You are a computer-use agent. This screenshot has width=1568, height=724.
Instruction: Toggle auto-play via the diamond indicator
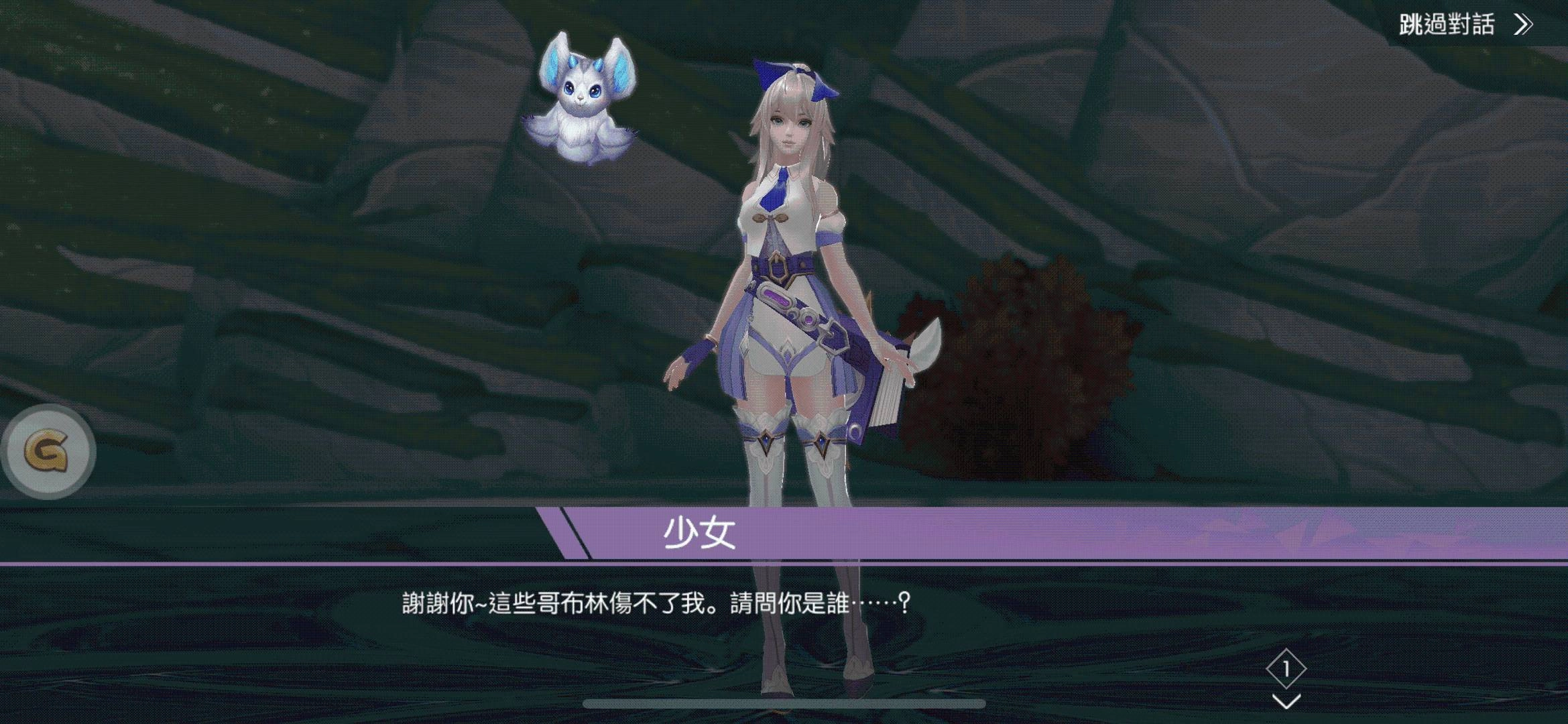(1288, 668)
